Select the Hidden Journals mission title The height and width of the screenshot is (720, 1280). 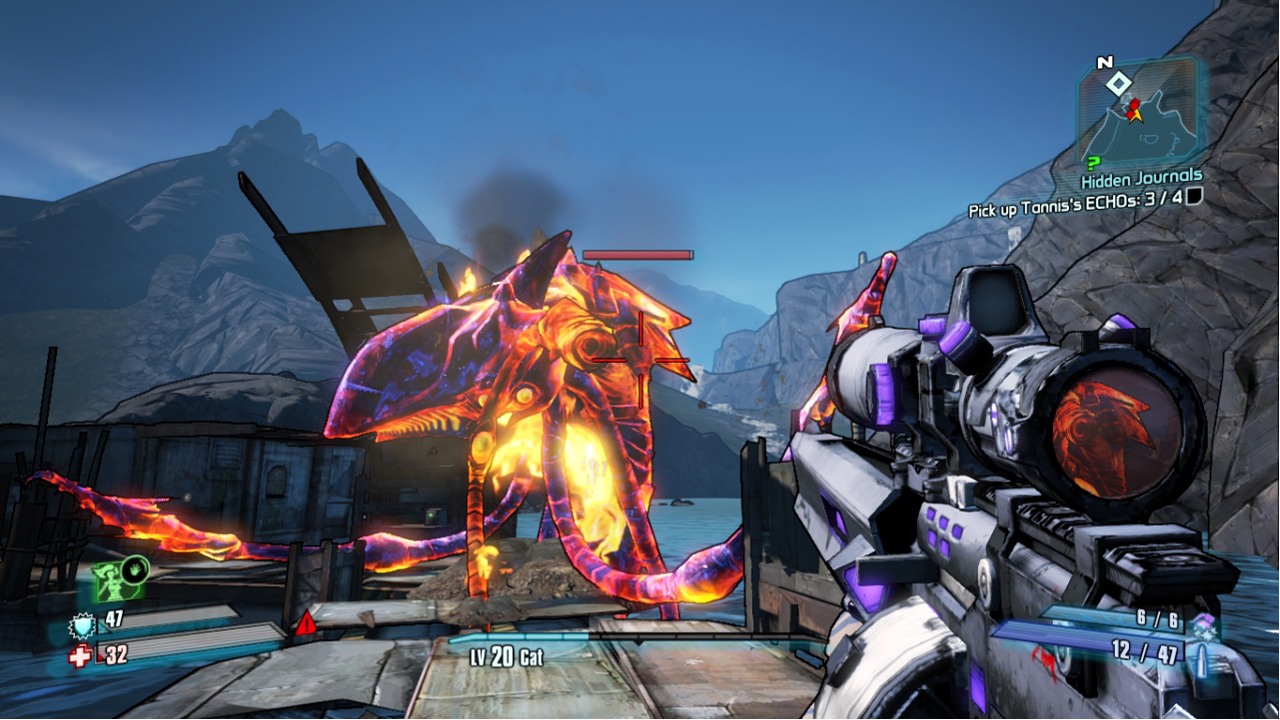(x=1141, y=179)
